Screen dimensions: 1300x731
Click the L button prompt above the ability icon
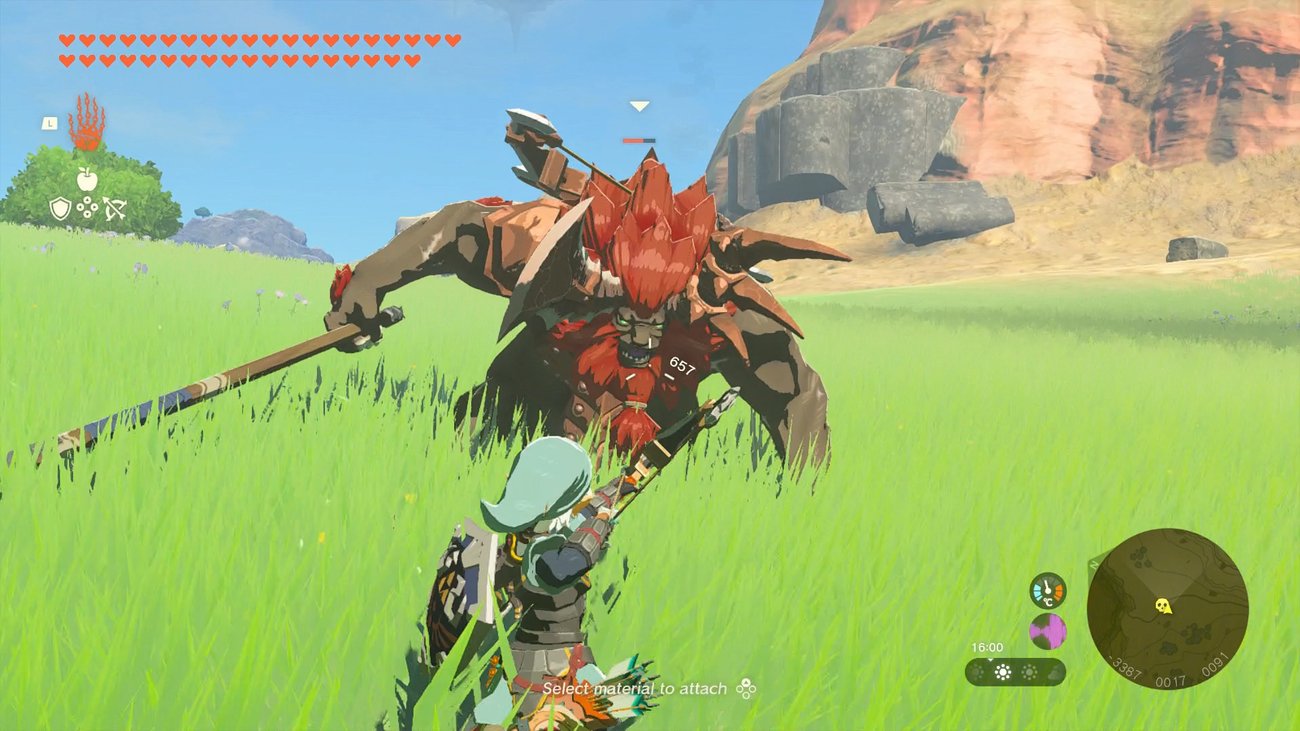(50, 122)
